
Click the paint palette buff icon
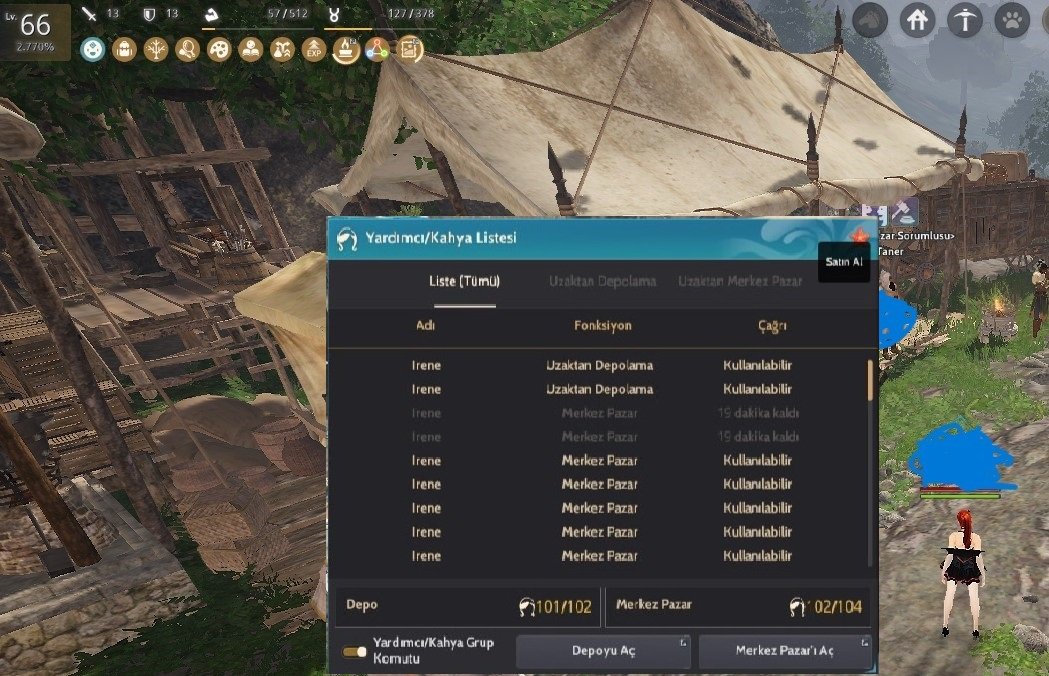219,49
